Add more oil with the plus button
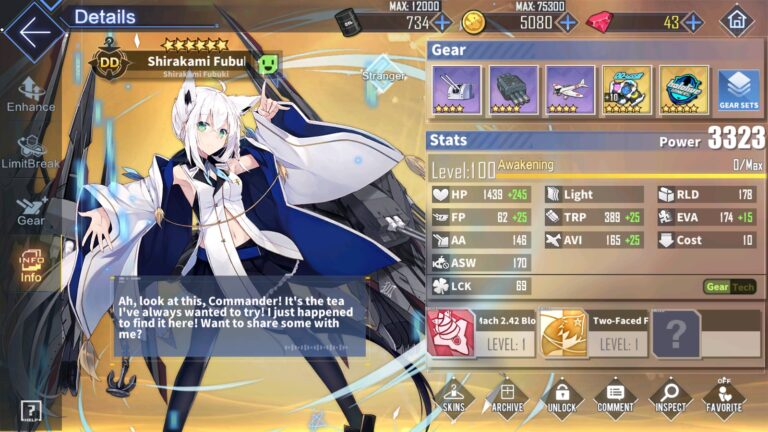The image size is (768, 432). (x=442, y=22)
